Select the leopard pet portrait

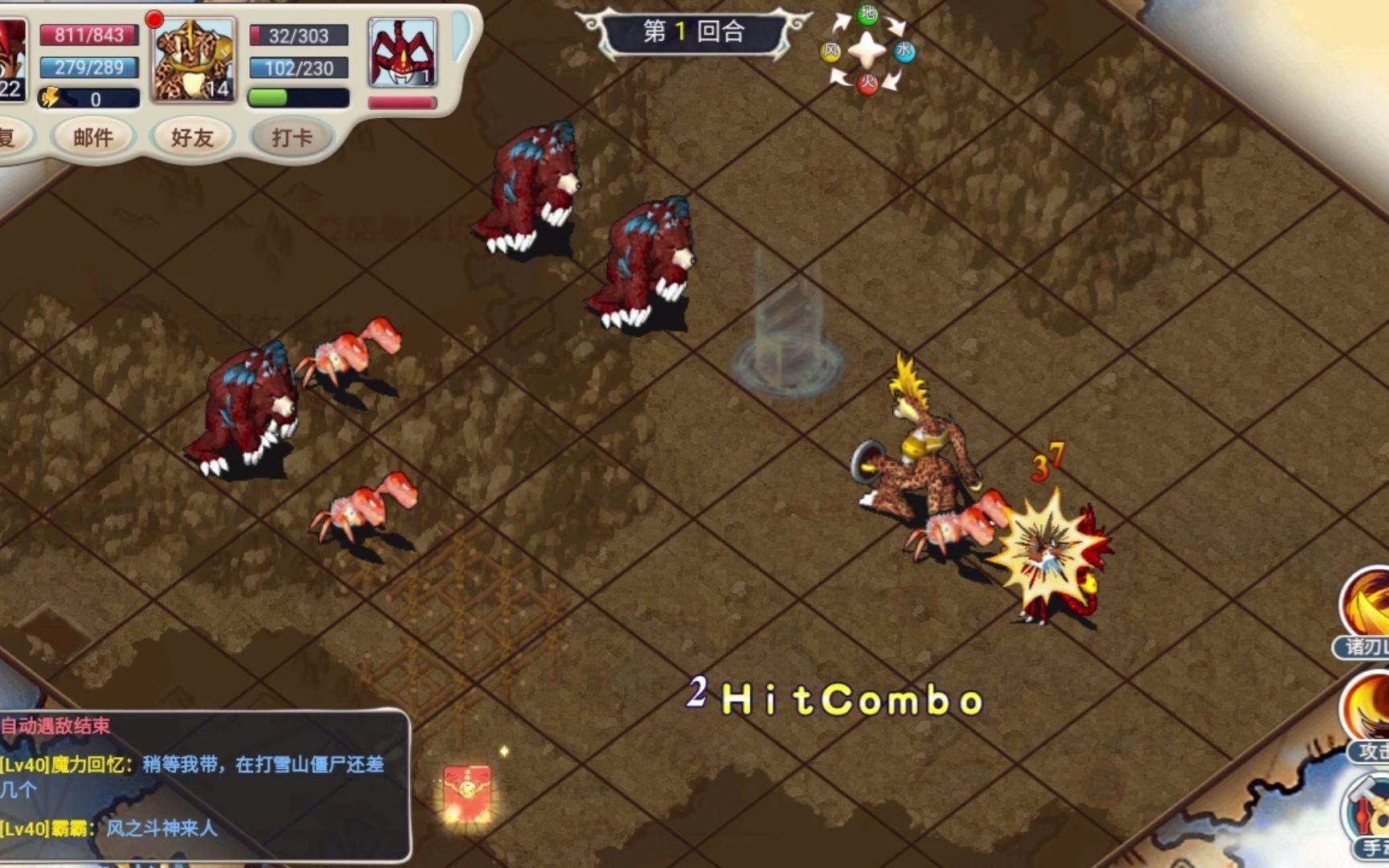click(x=194, y=61)
